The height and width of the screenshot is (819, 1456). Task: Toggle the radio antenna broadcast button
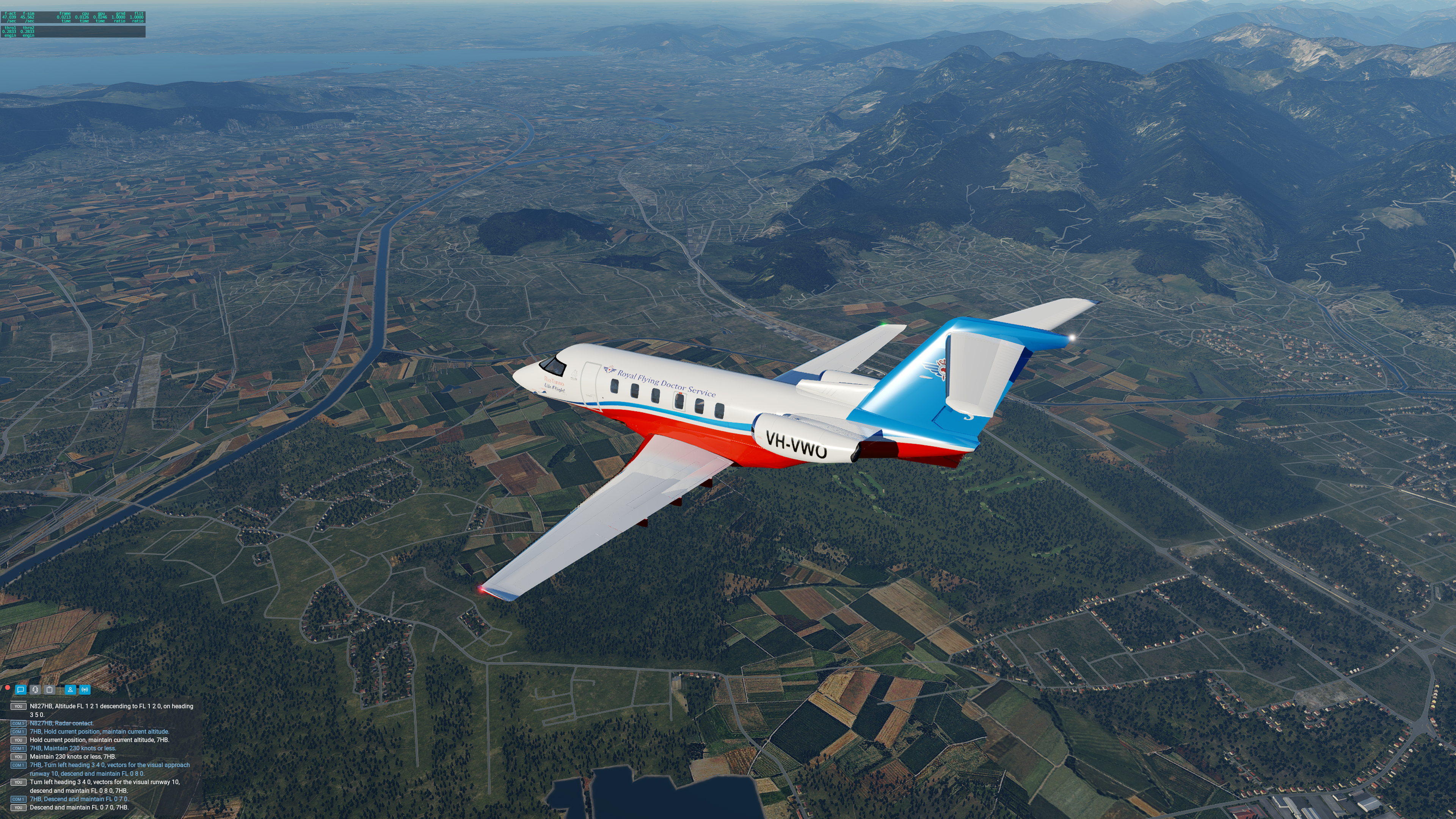85,690
